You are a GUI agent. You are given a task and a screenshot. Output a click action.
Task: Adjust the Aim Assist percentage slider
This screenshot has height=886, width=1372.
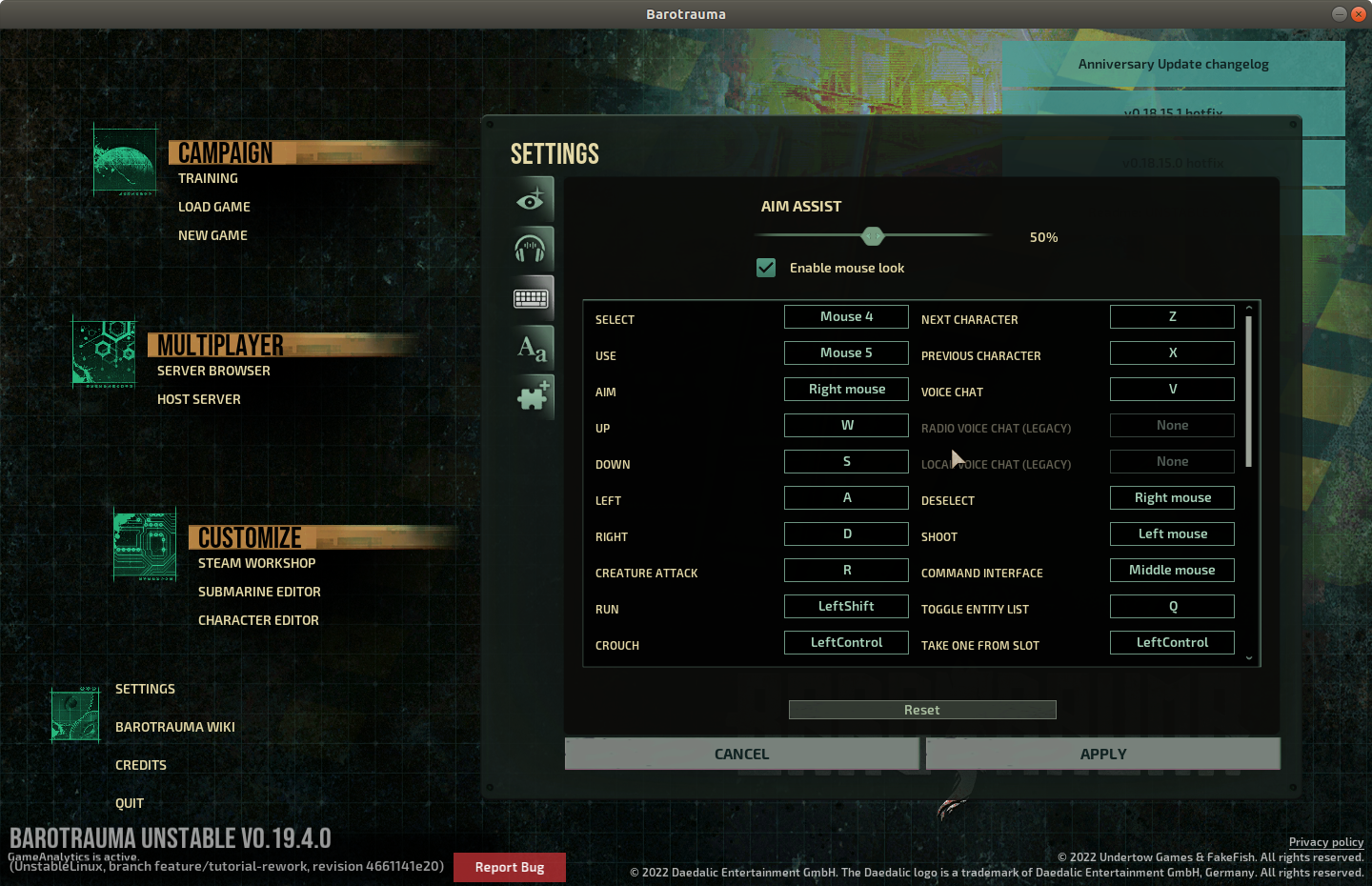coord(873,235)
